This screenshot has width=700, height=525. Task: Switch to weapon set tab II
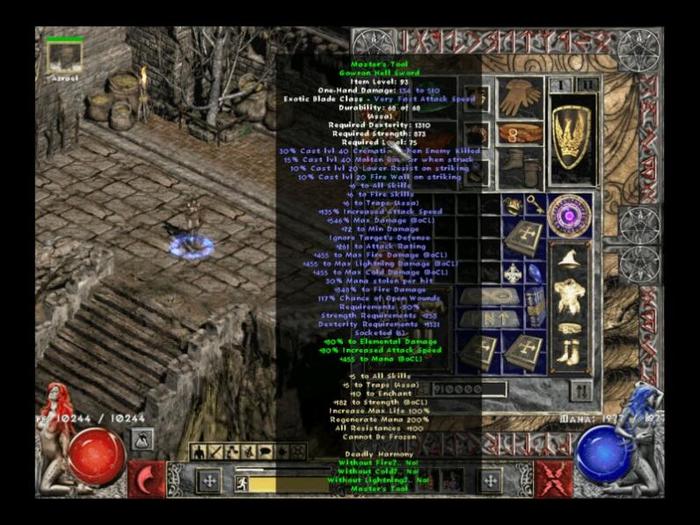pyautogui.click(x=588, y=85)
